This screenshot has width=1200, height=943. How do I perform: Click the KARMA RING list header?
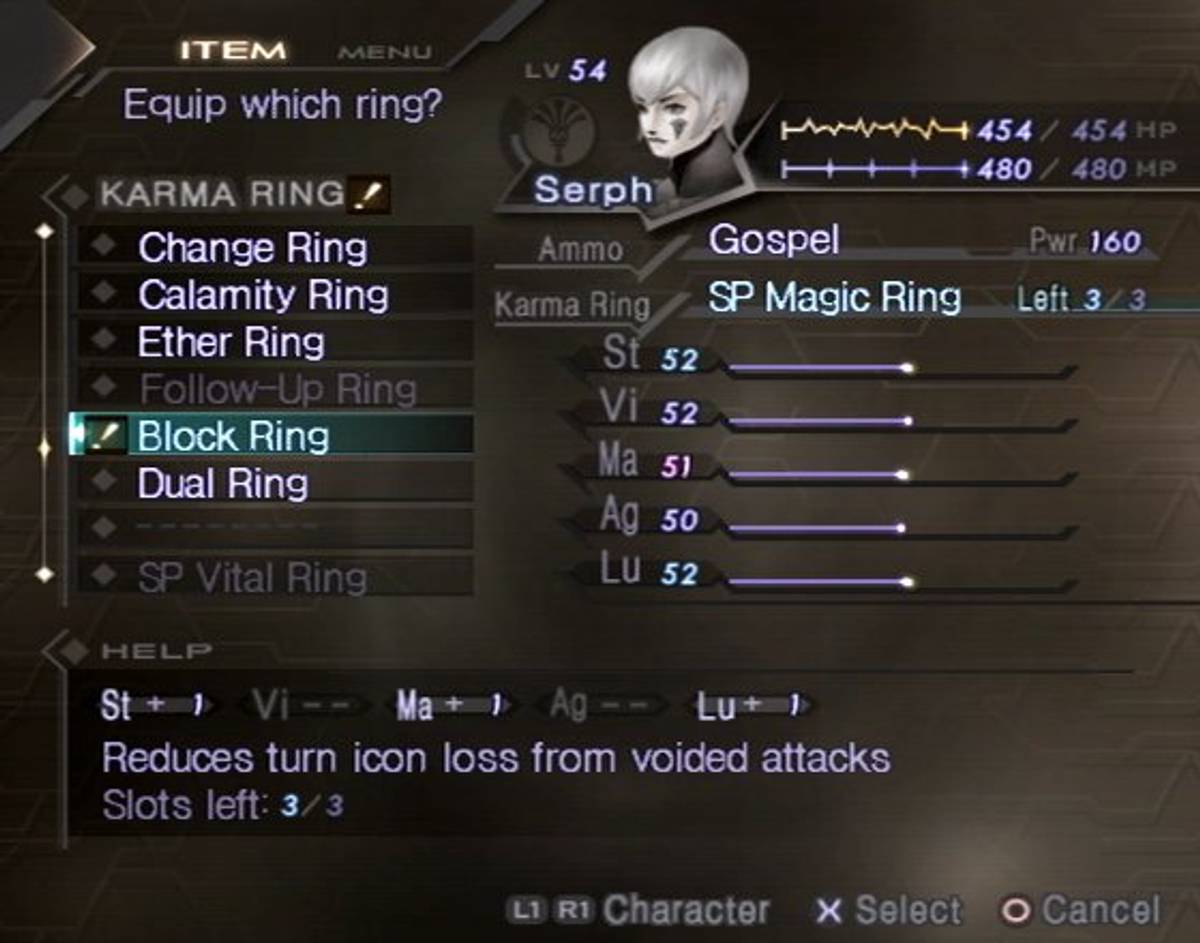click(222, 195)
